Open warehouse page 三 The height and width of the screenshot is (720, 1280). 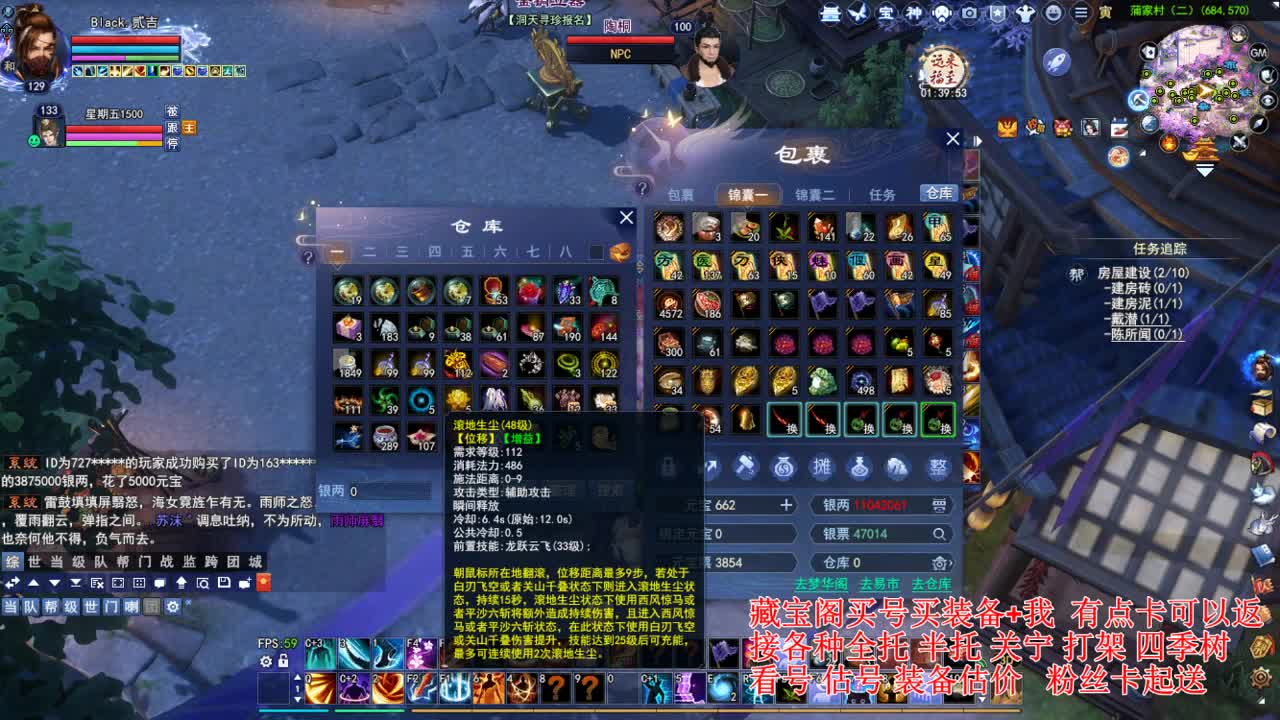tap(402, 252)
